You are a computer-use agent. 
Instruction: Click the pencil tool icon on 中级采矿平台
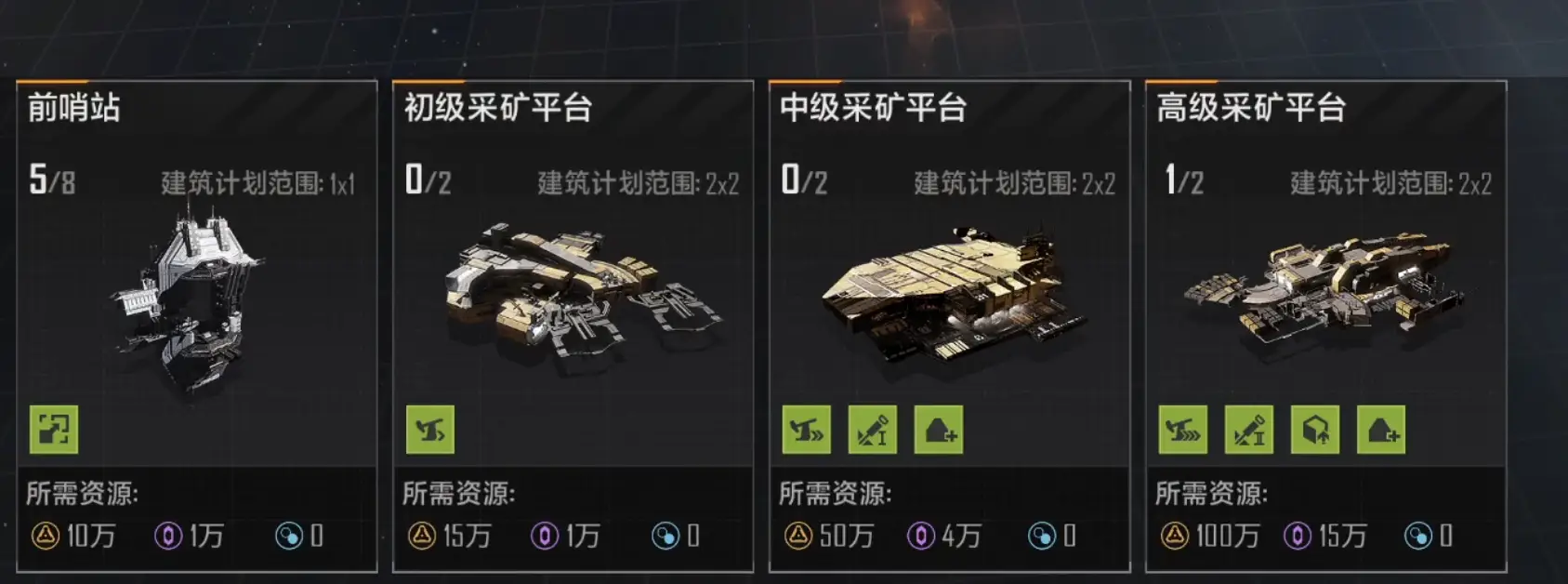click(873, 430)
